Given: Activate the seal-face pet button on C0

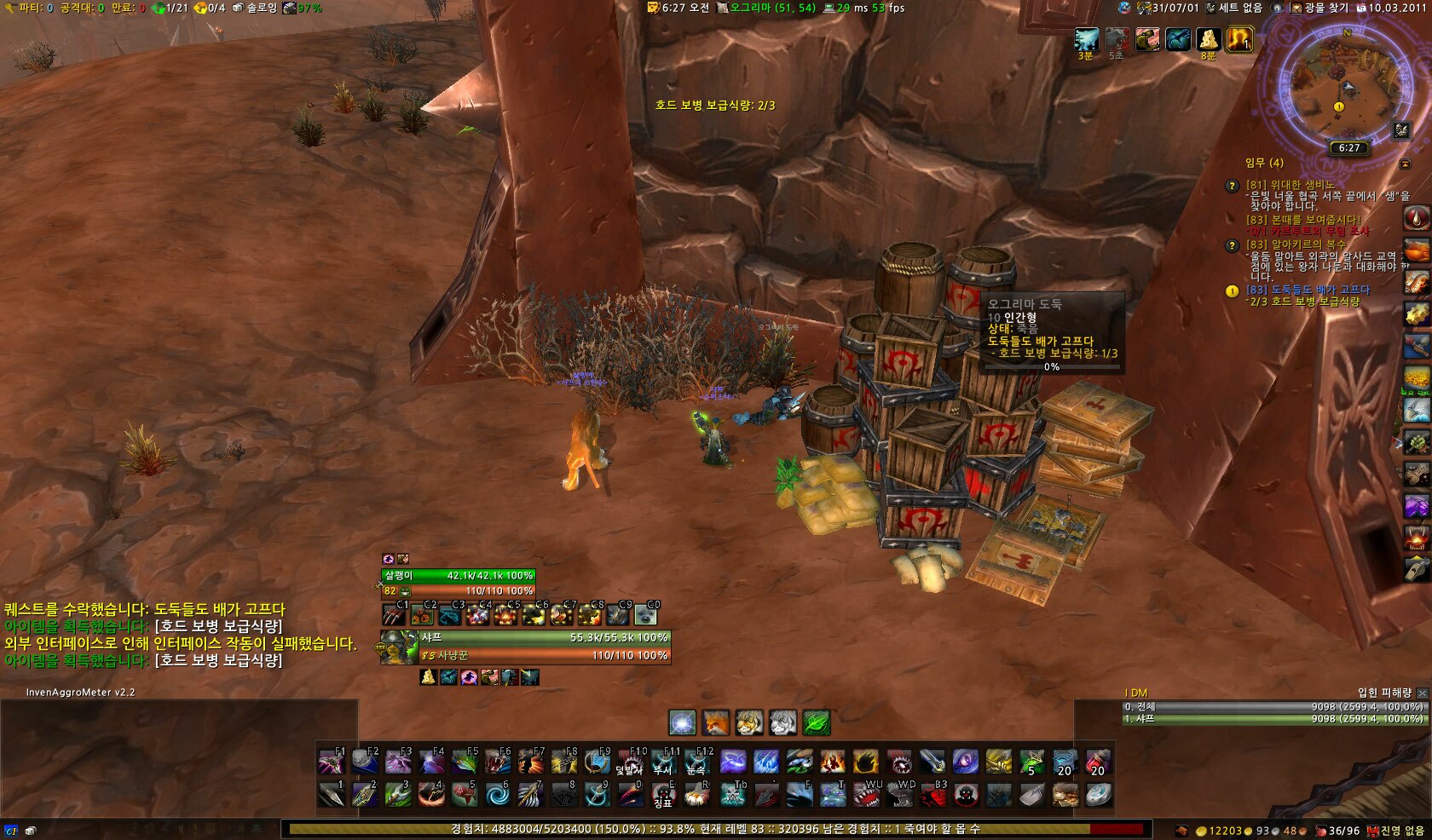Looking at the screenshot, I should point(646,613).
